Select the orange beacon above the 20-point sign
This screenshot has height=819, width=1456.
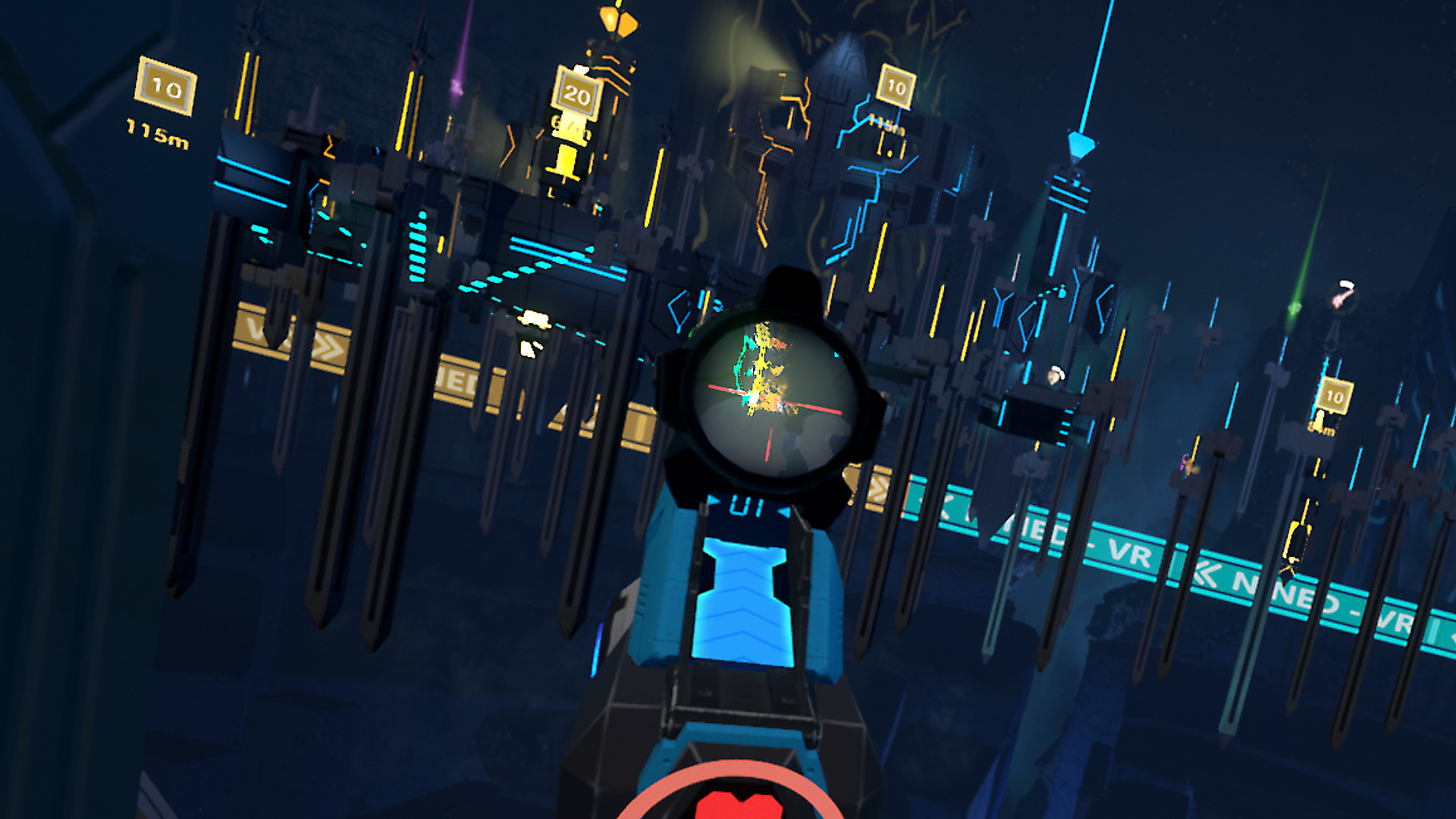pos(611,19)
